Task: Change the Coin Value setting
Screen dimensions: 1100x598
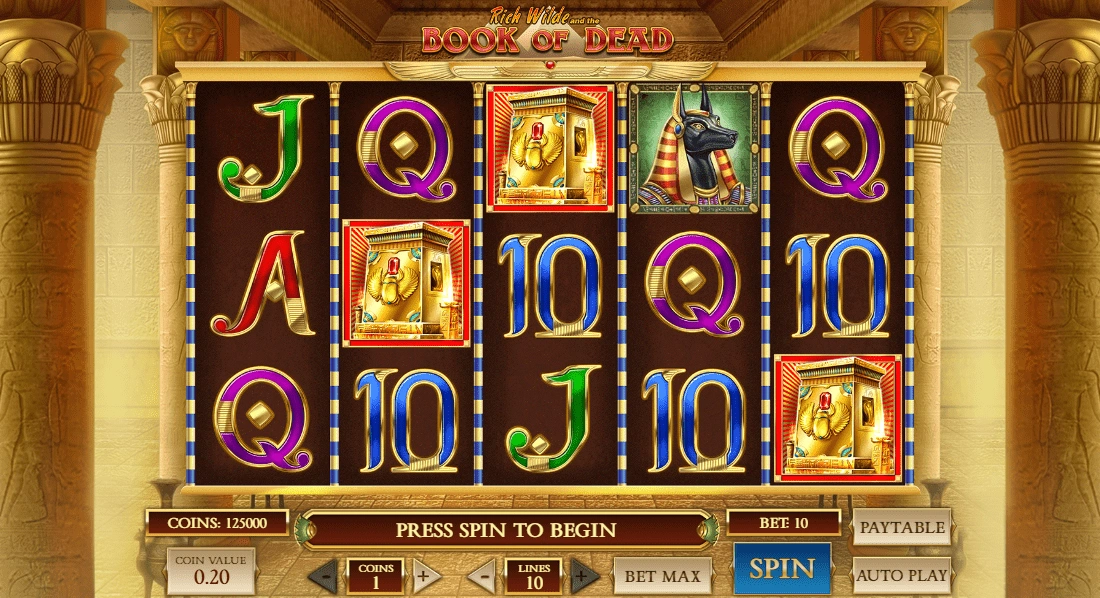Action: click(211, 570)
